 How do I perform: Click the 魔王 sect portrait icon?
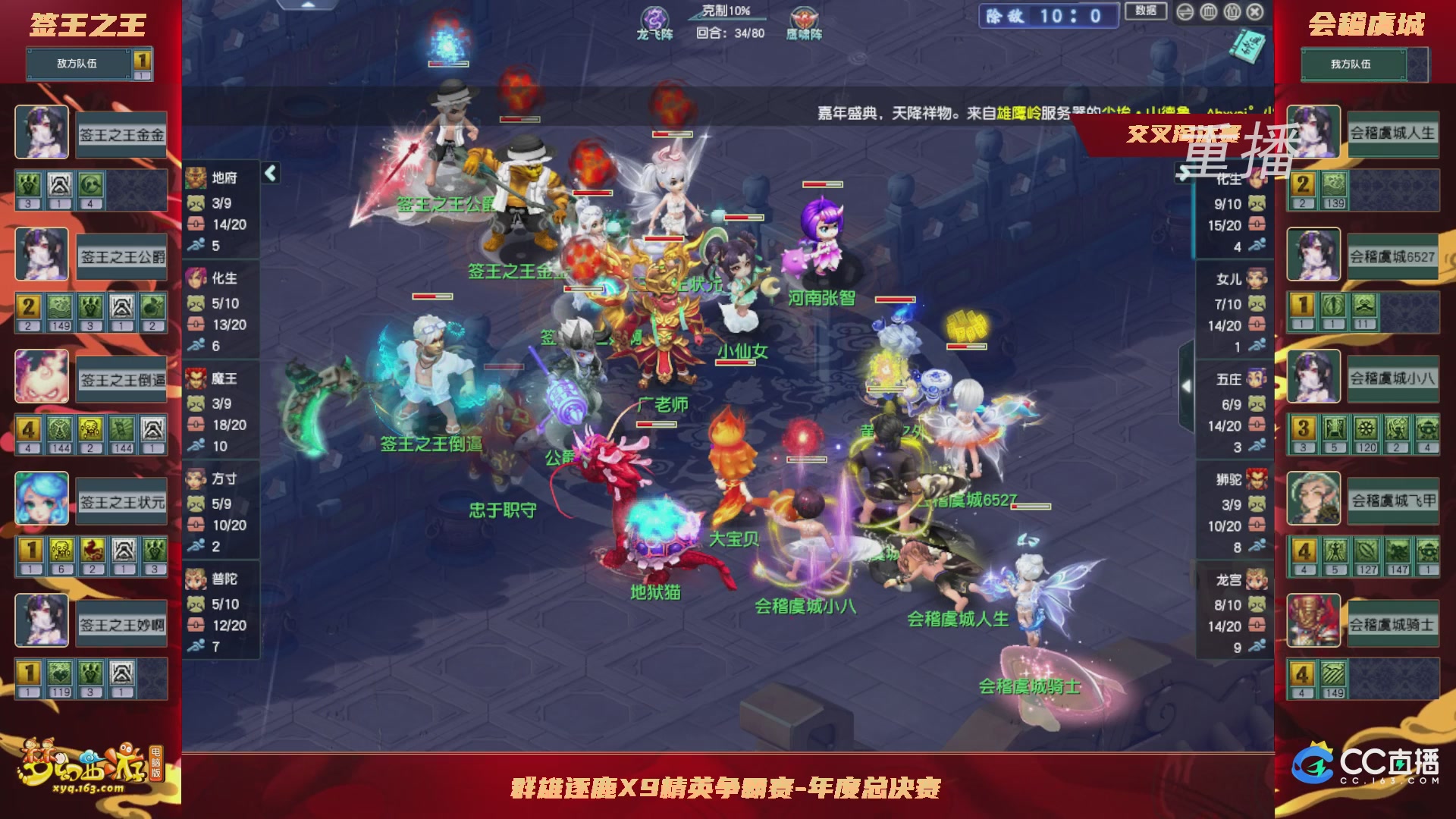coord(196,378)
